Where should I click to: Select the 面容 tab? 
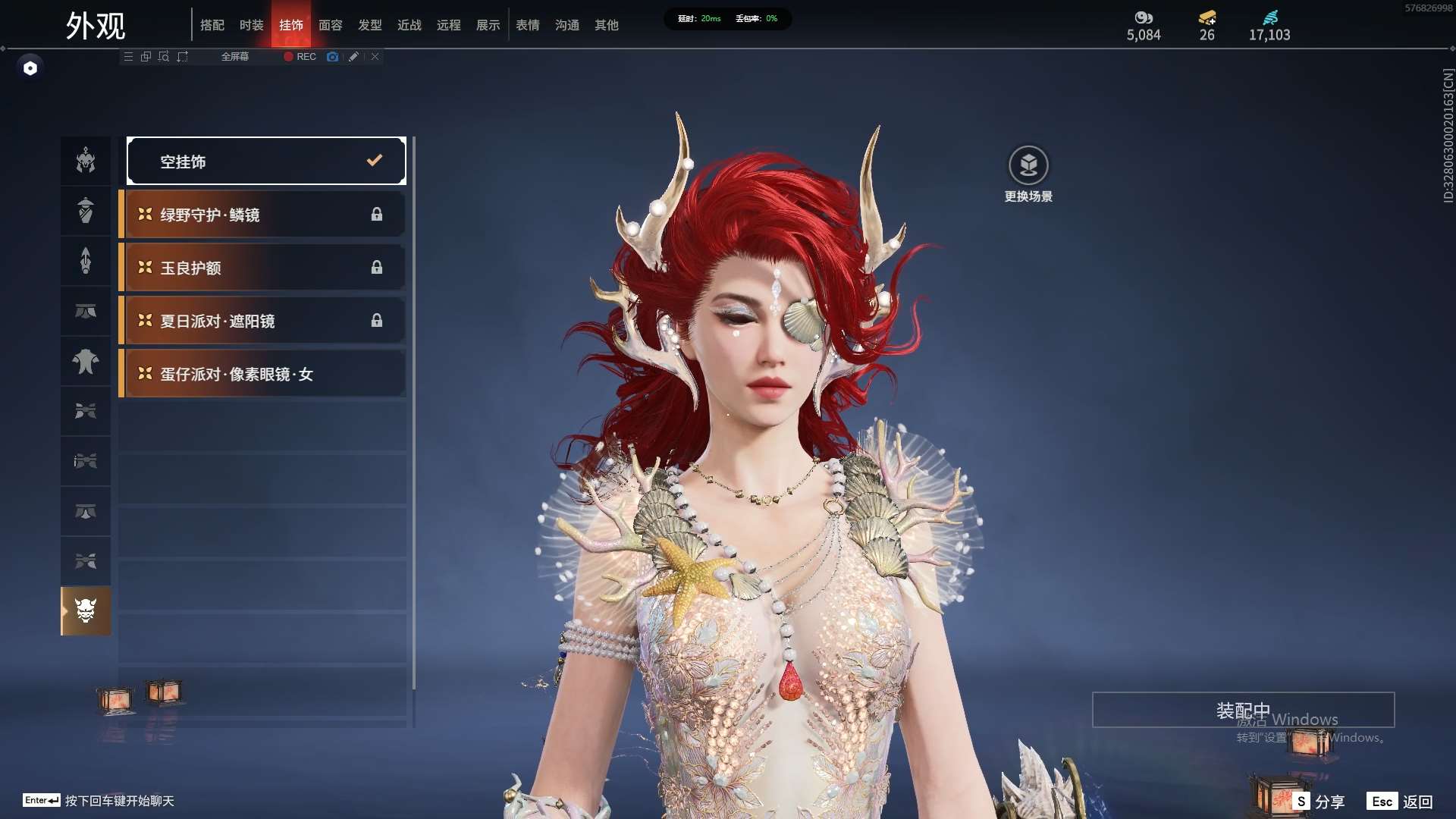[331, 25]
